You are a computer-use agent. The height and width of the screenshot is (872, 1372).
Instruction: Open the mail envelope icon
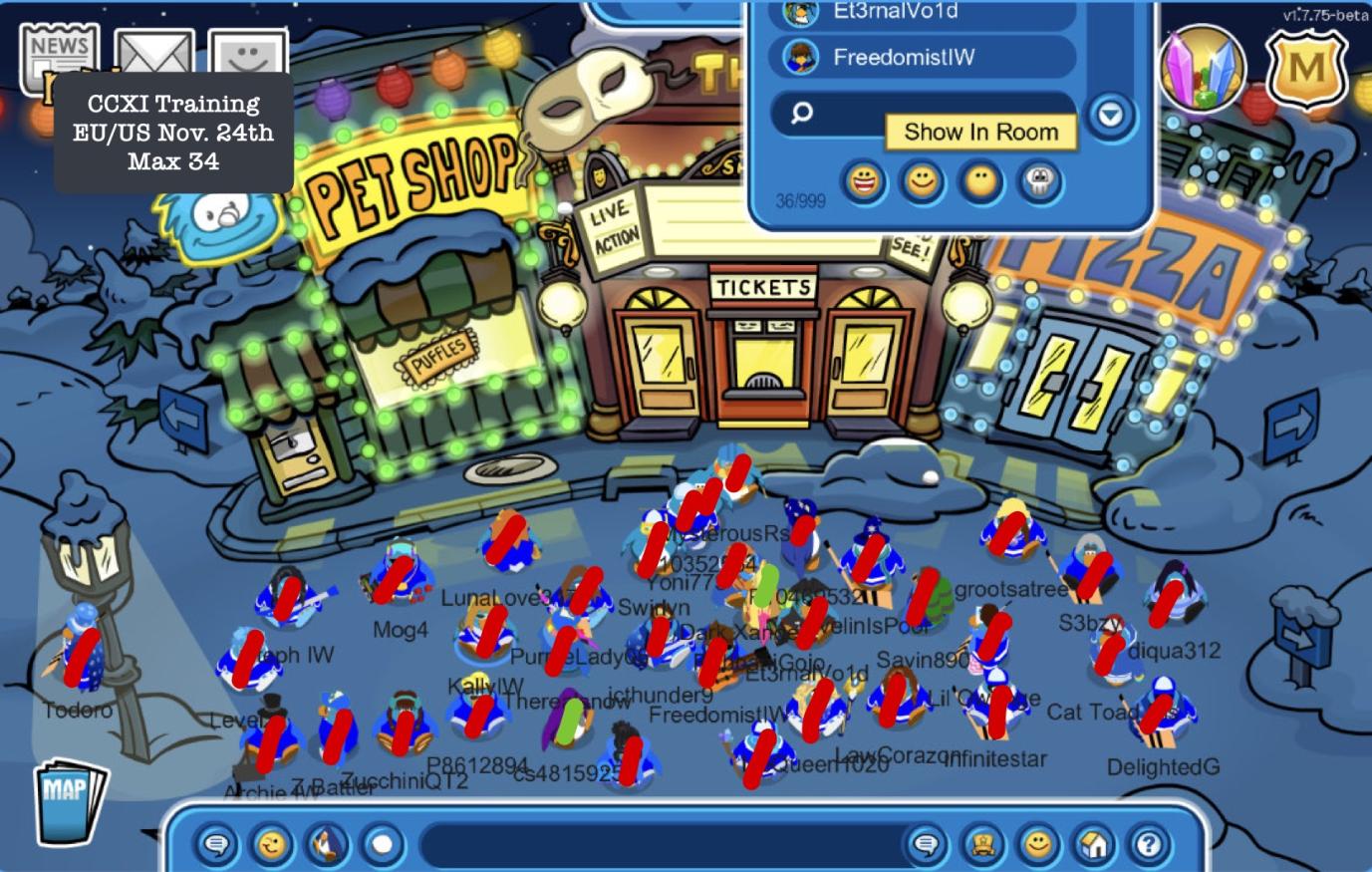[x=152, y=55]
